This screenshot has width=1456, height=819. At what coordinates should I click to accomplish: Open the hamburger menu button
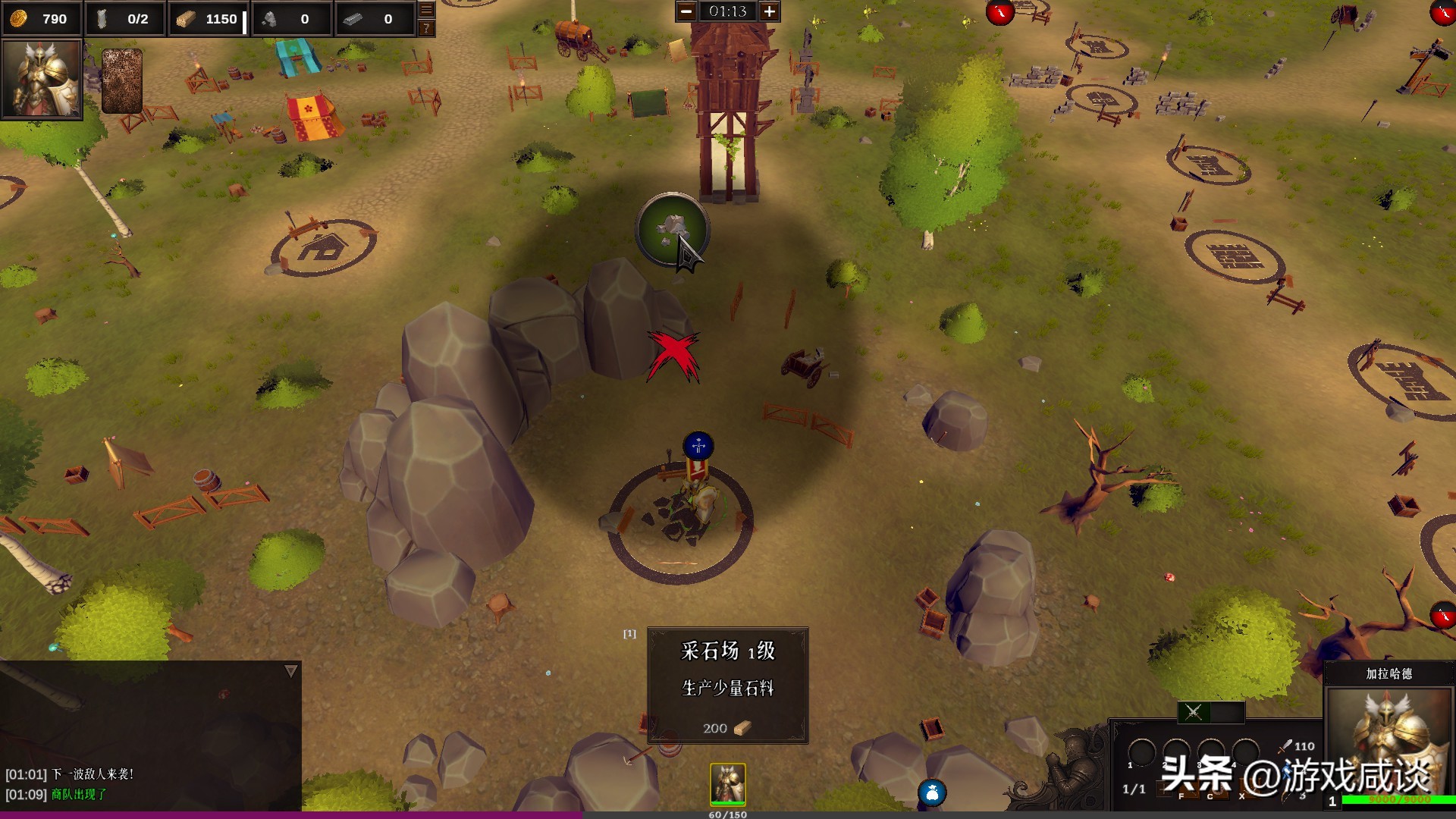pos(426,10)
